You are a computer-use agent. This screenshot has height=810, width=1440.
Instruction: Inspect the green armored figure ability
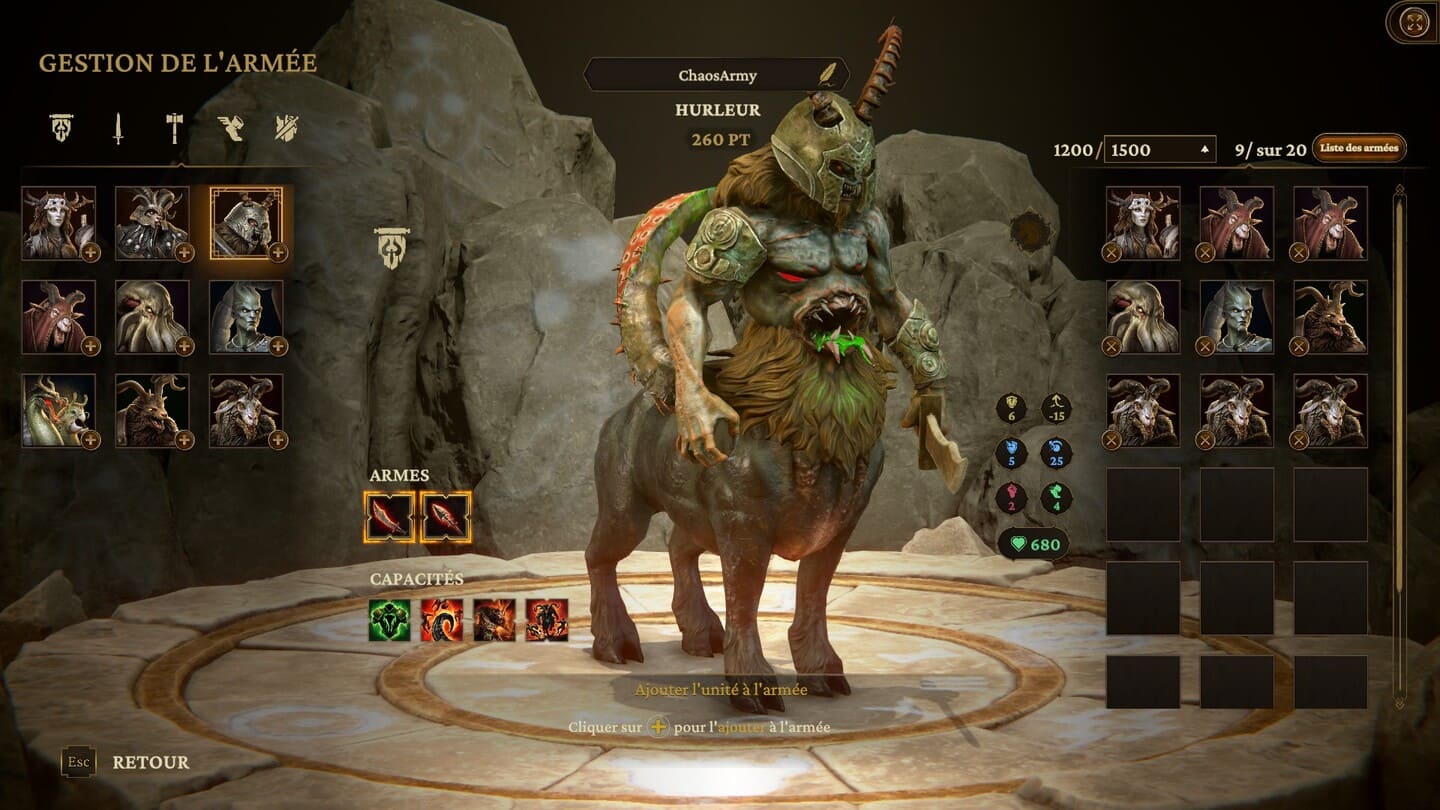click(390, 620)
